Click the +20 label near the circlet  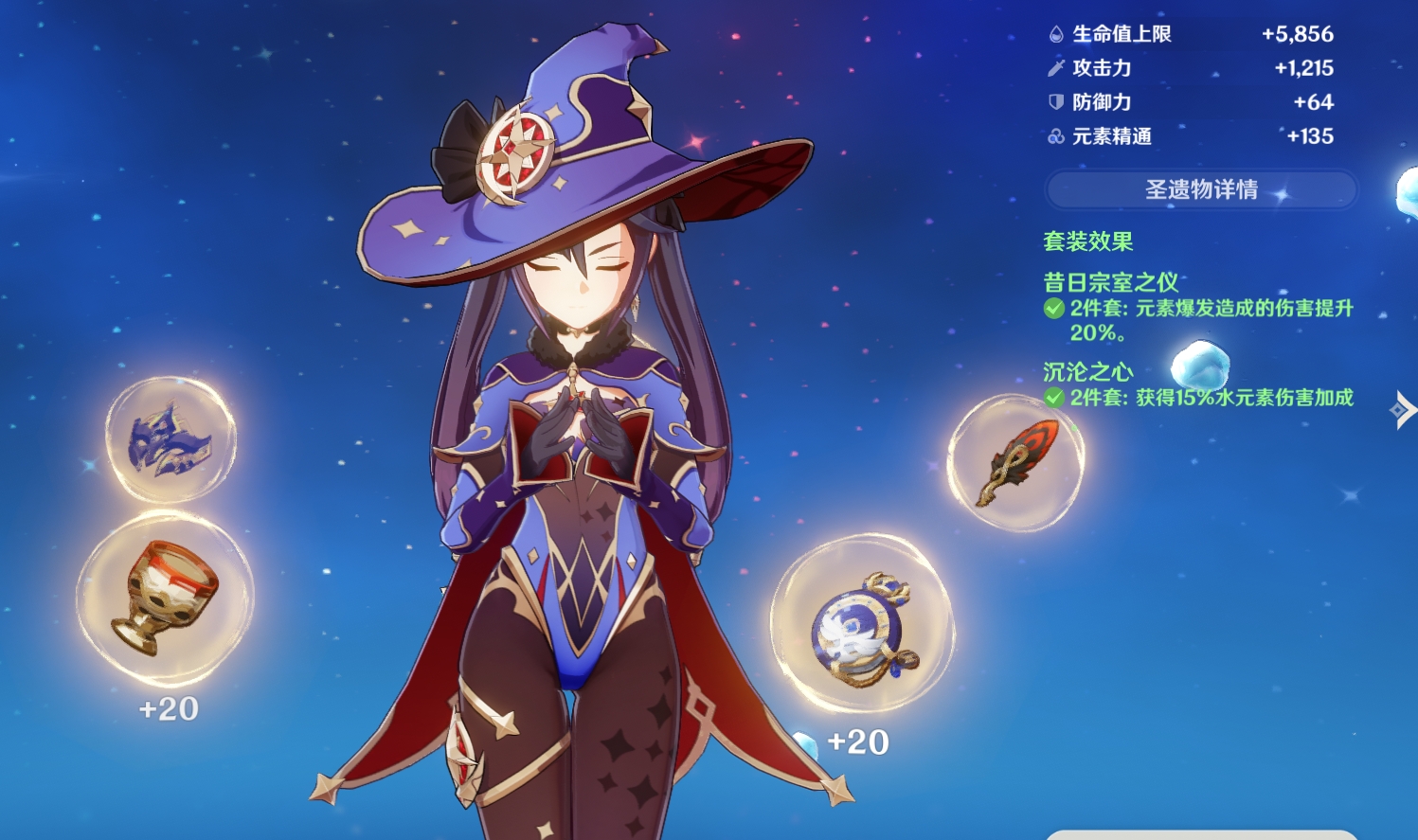[x=855, y=742]
